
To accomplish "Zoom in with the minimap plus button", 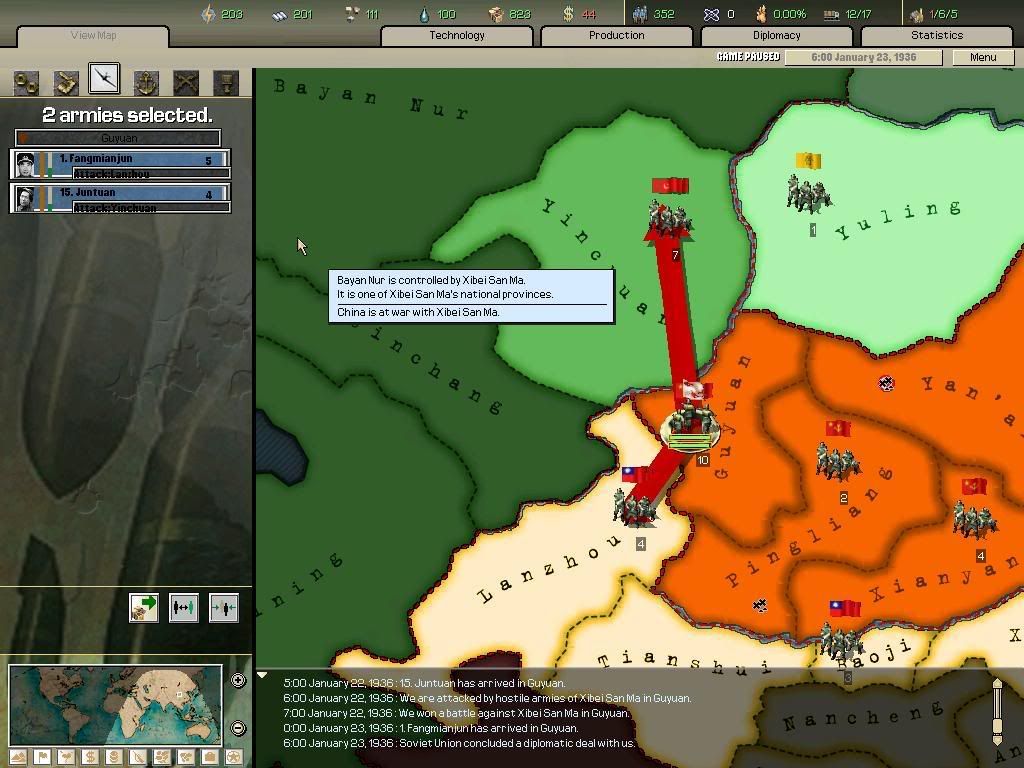I will coord(238,681).
